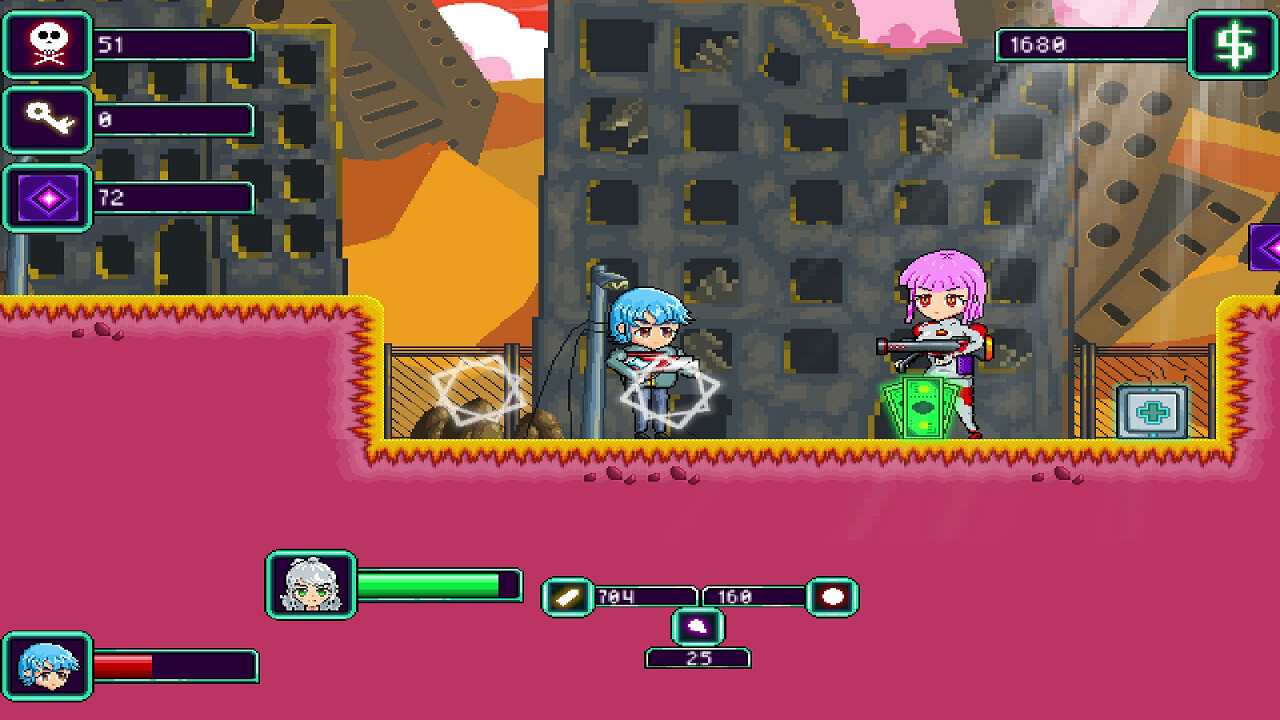The height and width of the screenshot is (720, 1280).
Task: Open the dollar sign money panel icon
Action: pos(1236,44)
